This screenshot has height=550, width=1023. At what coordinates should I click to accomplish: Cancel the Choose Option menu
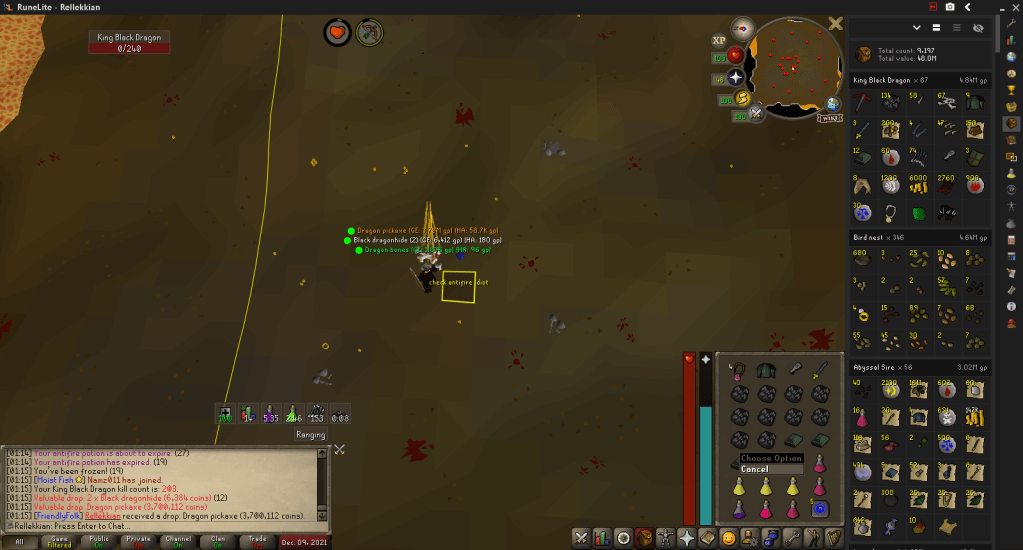tap(756, 469)
